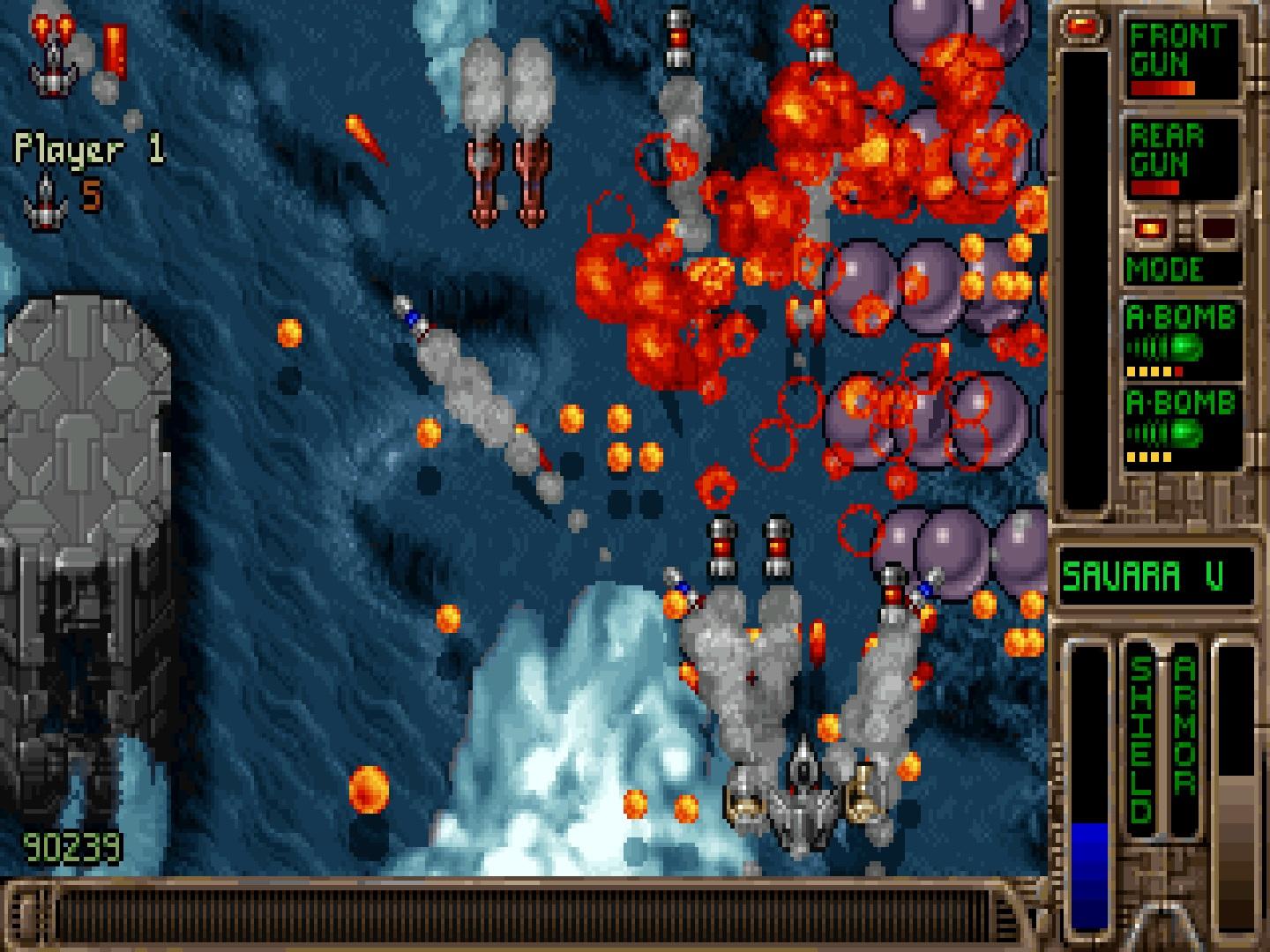Toggle the left MODE indicator light

click(x=1151, y=229)
